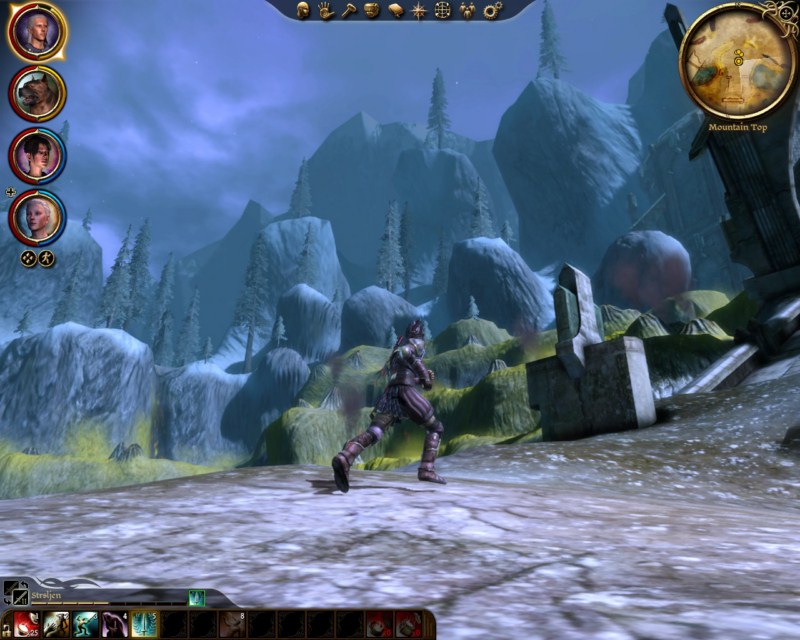Click the Mountain Top minimap
The width and height of the screenshot is (800, 640).
[737, 61]
